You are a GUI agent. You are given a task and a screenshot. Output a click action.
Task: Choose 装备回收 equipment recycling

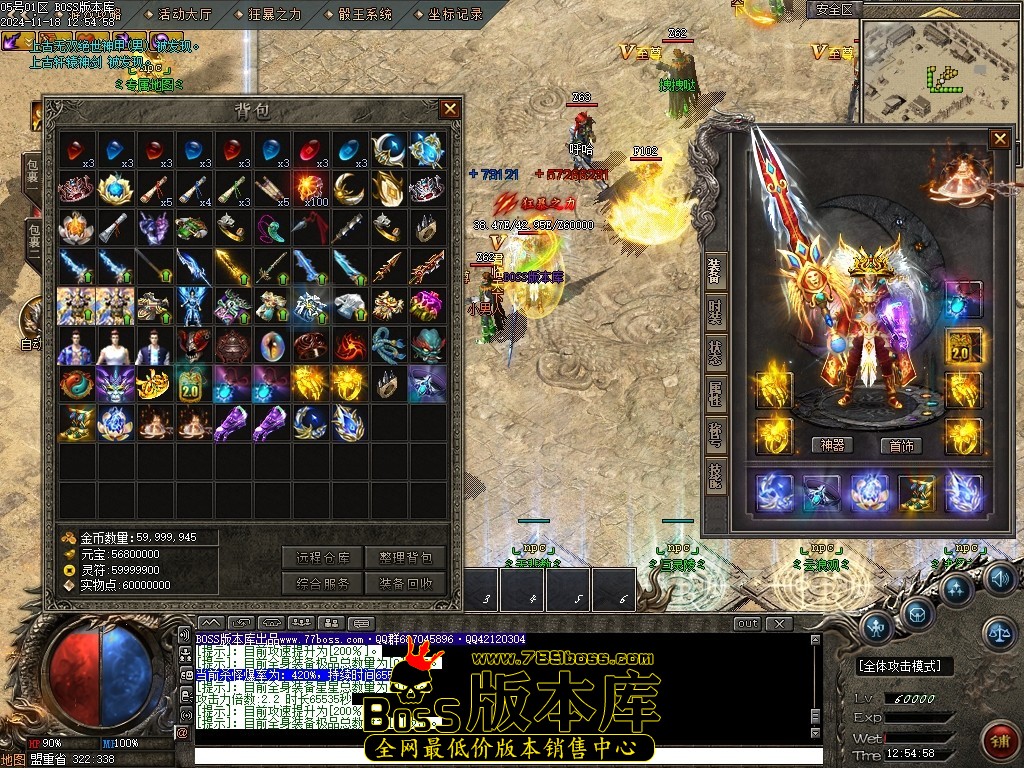pos(405,583)
